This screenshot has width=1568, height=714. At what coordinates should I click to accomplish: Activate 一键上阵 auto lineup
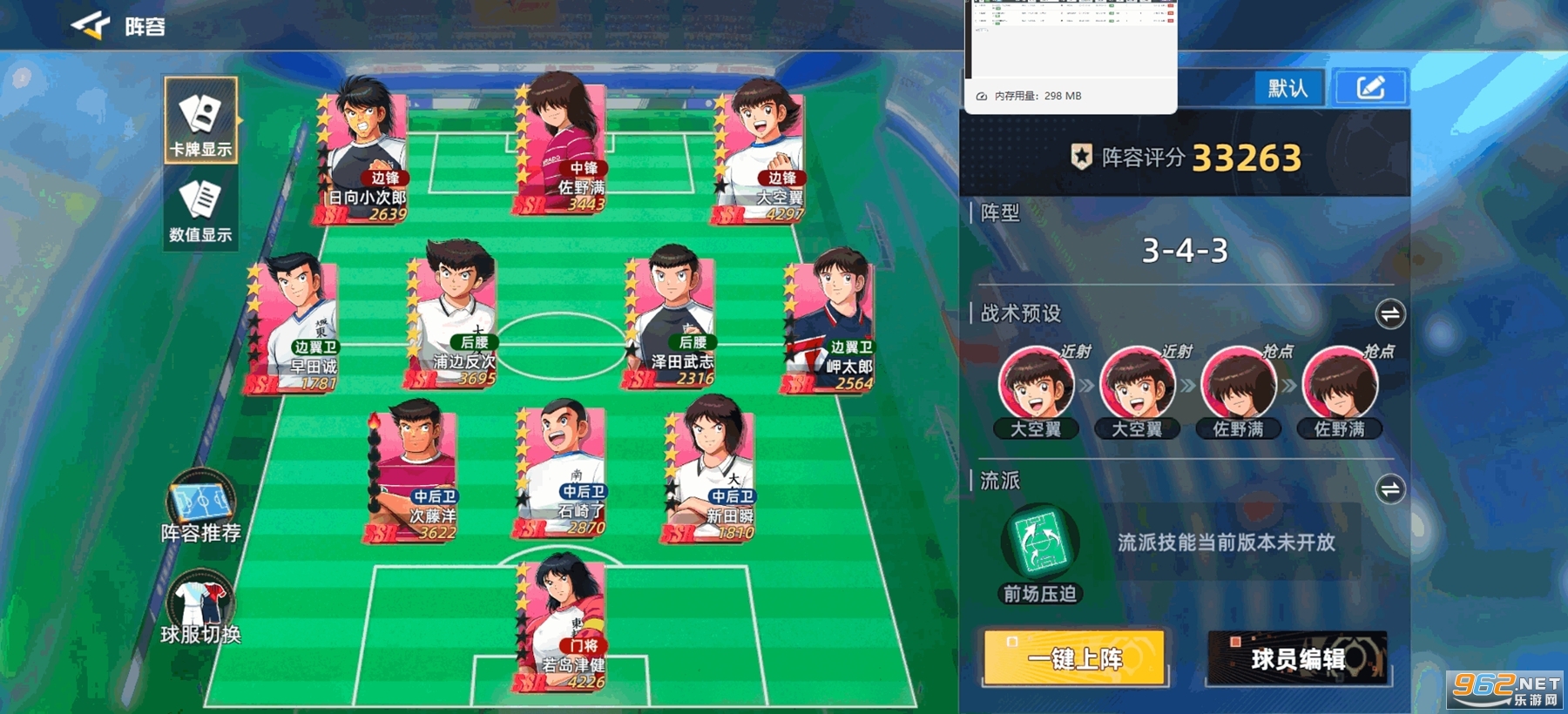(1074, 658)
